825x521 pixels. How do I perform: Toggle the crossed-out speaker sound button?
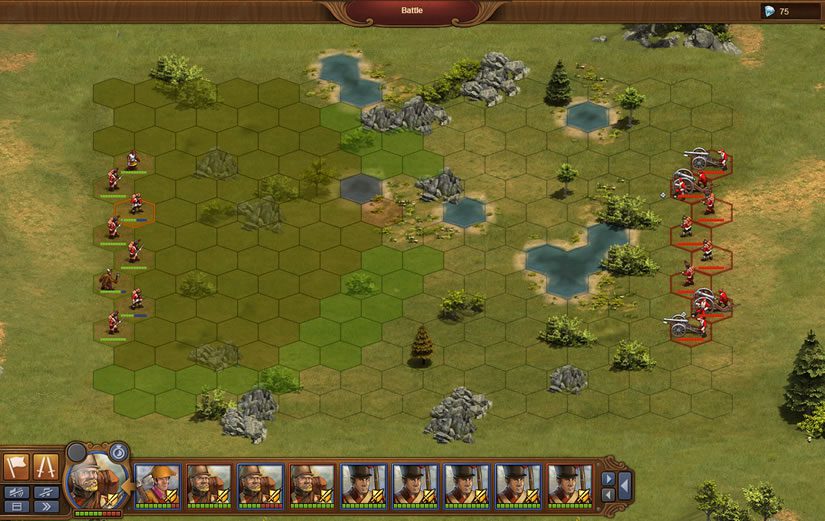click(x=18, y=491)
